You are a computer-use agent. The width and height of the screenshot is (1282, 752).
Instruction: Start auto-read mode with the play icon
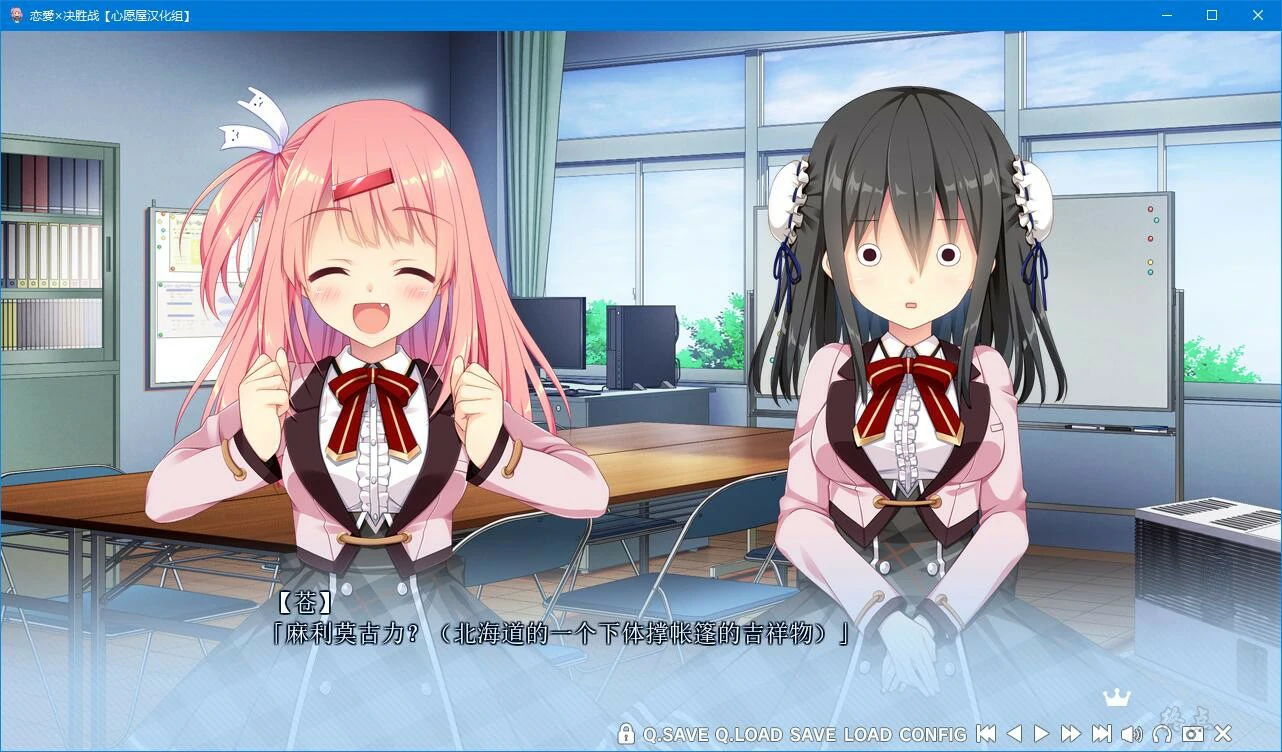[1042, 733]
